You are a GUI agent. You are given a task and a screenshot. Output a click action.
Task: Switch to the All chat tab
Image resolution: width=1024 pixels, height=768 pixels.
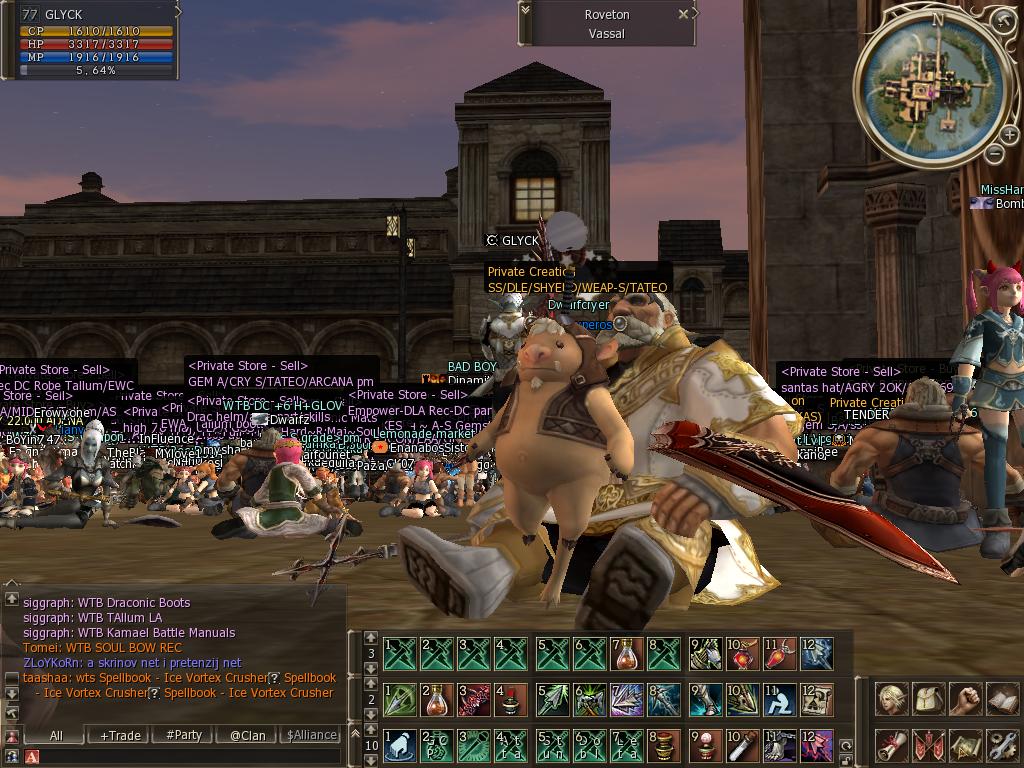(56, 735)
